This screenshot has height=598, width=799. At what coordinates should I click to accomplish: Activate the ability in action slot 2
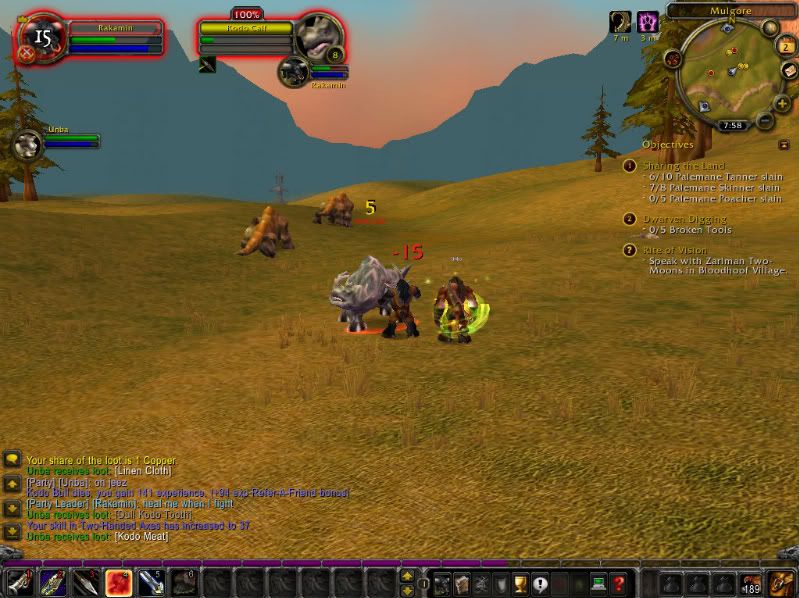tap(53, 582)
